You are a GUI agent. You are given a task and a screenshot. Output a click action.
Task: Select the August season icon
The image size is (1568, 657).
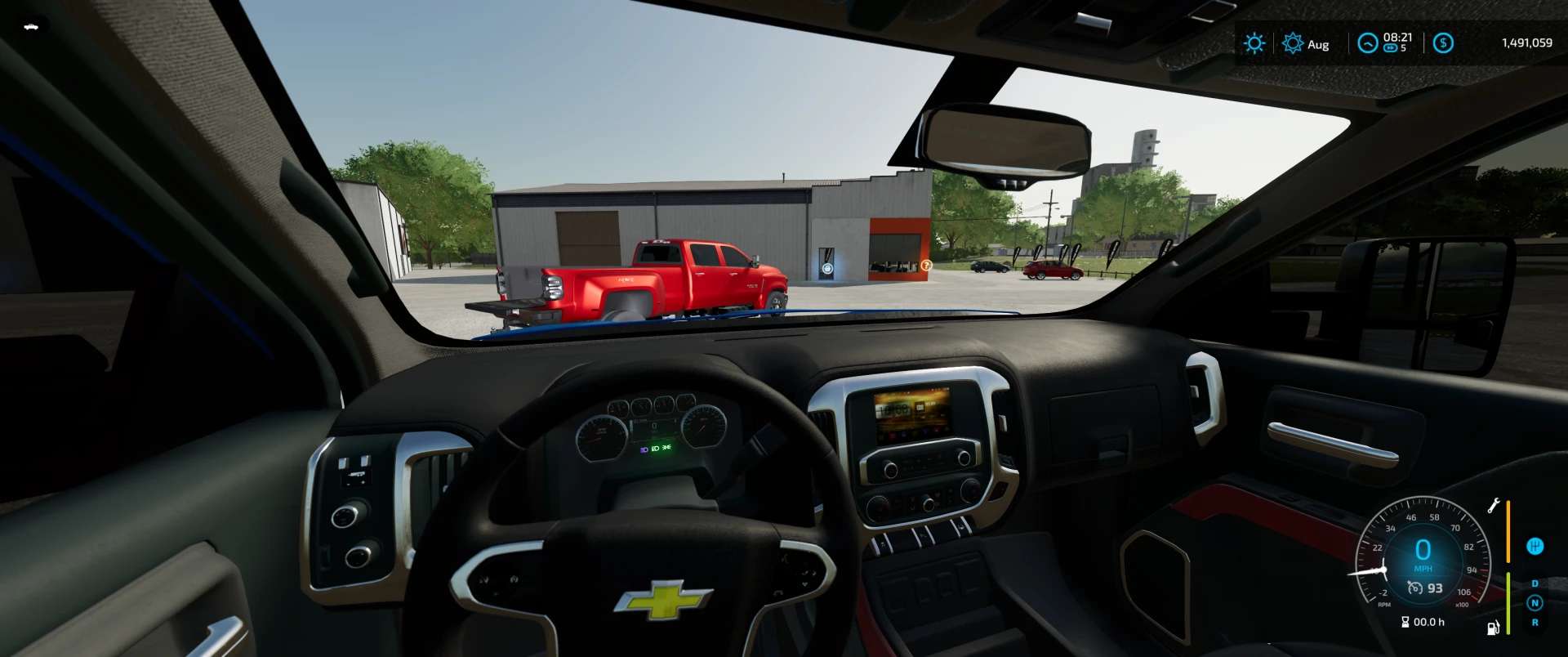(x=1292, y=43)
